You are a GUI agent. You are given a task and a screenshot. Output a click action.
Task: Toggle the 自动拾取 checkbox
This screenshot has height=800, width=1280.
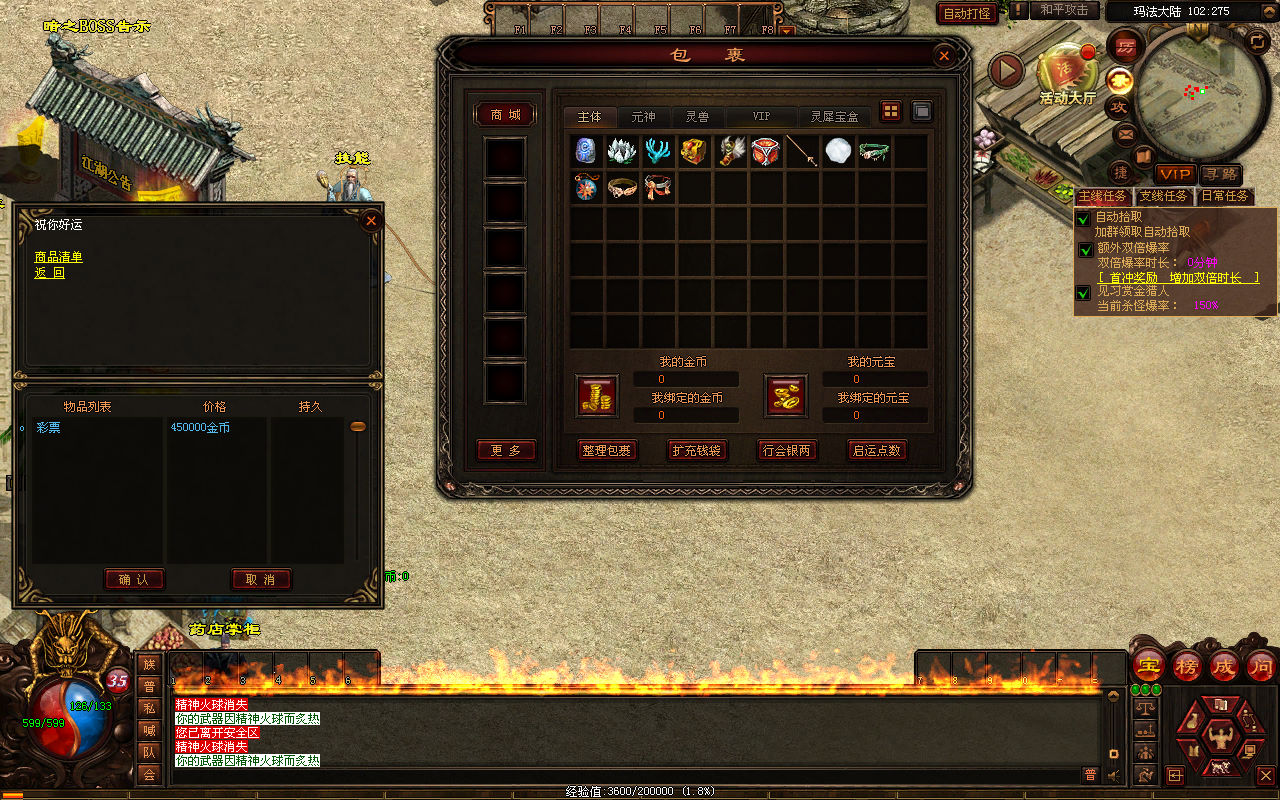coord(1083,218)
